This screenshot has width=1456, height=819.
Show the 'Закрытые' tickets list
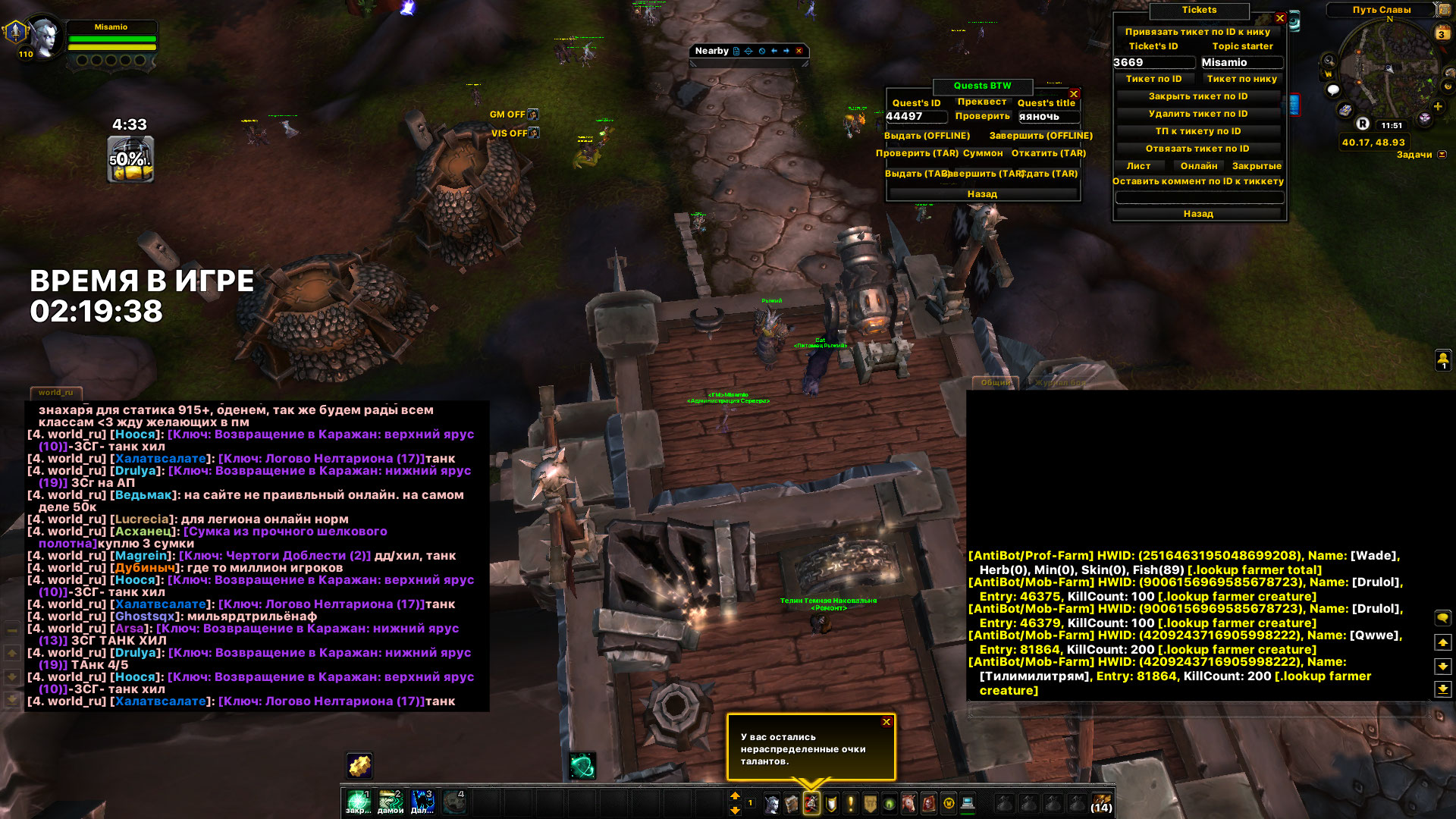(1257, 166)
